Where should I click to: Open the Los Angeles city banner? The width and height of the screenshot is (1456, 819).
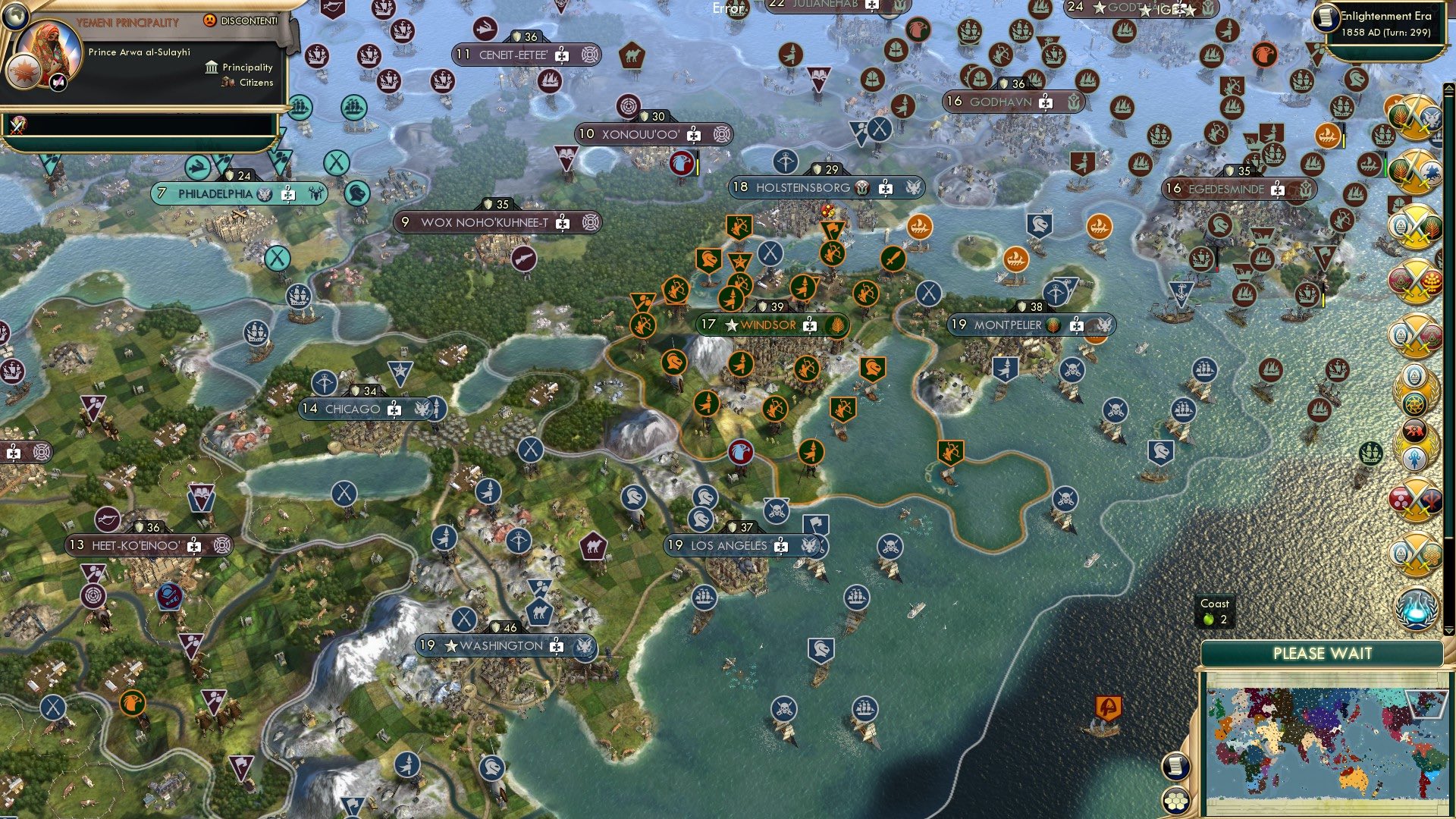(x=730, y=544)
